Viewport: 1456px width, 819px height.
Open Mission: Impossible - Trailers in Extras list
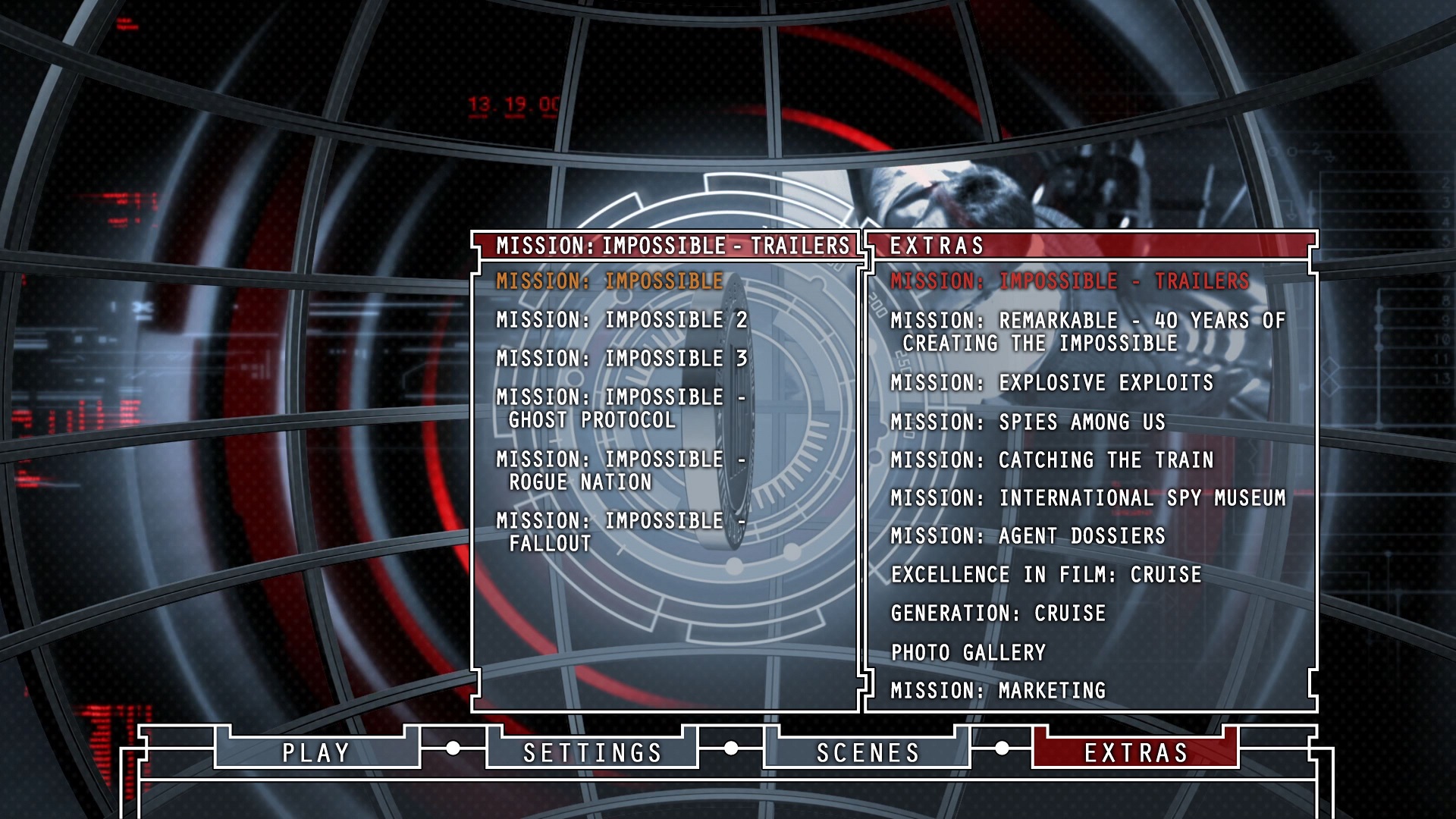(1069, 281)
